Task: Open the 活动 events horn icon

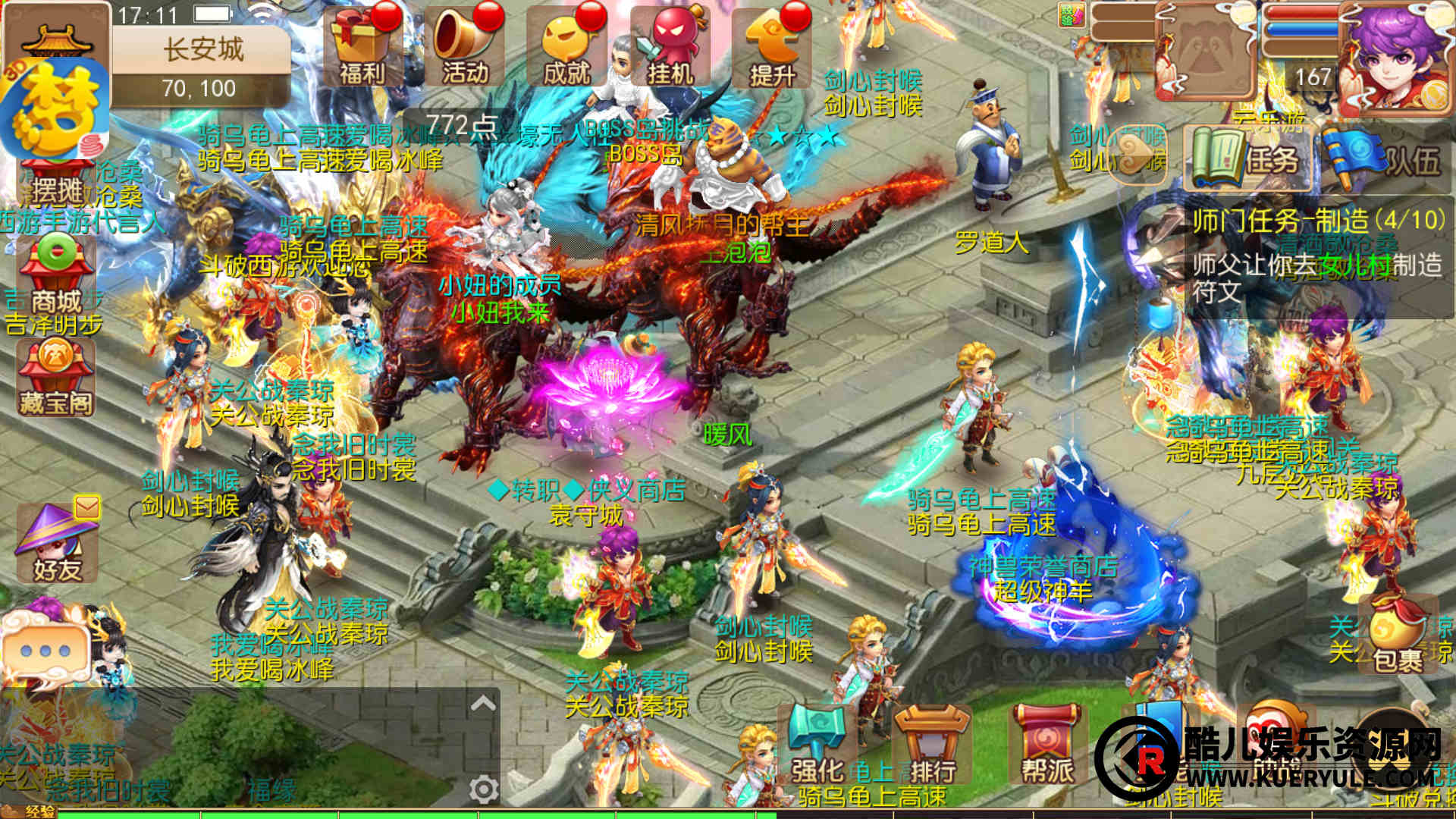Action: (x=464, y=47)
